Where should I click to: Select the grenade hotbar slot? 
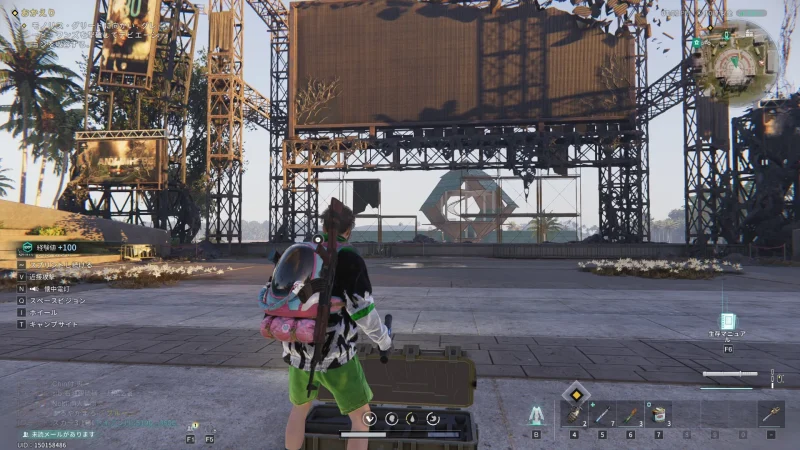coord(574,414)
